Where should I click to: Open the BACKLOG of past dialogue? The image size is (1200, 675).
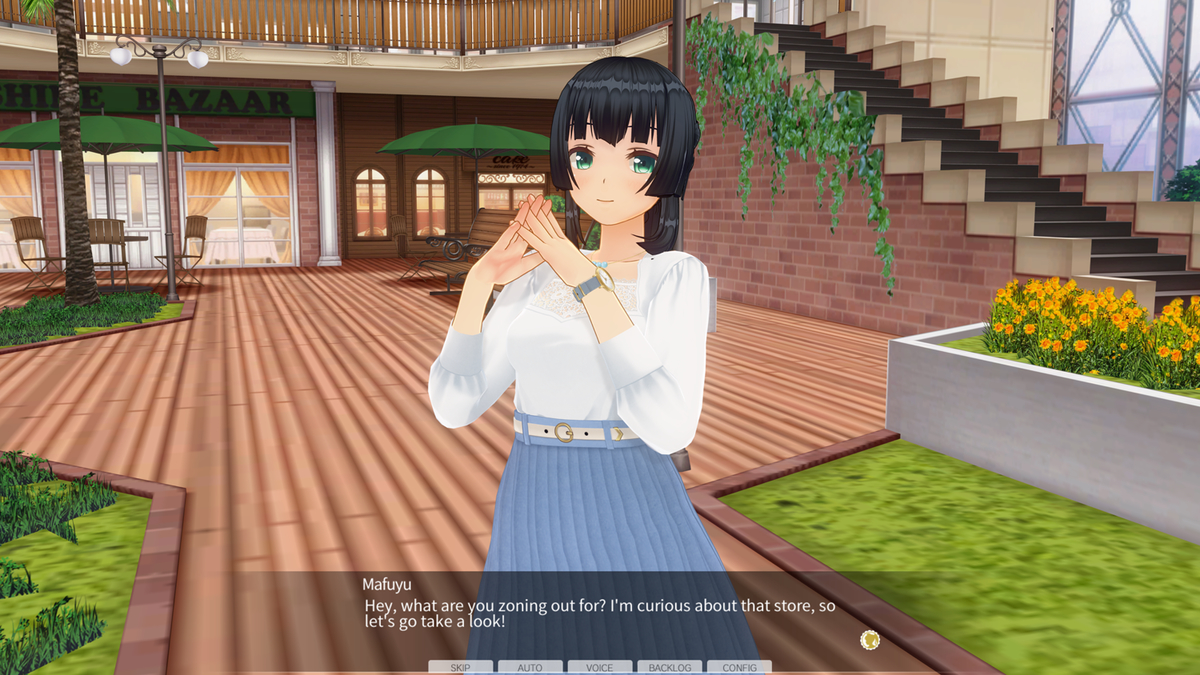[x=669, y=667]
